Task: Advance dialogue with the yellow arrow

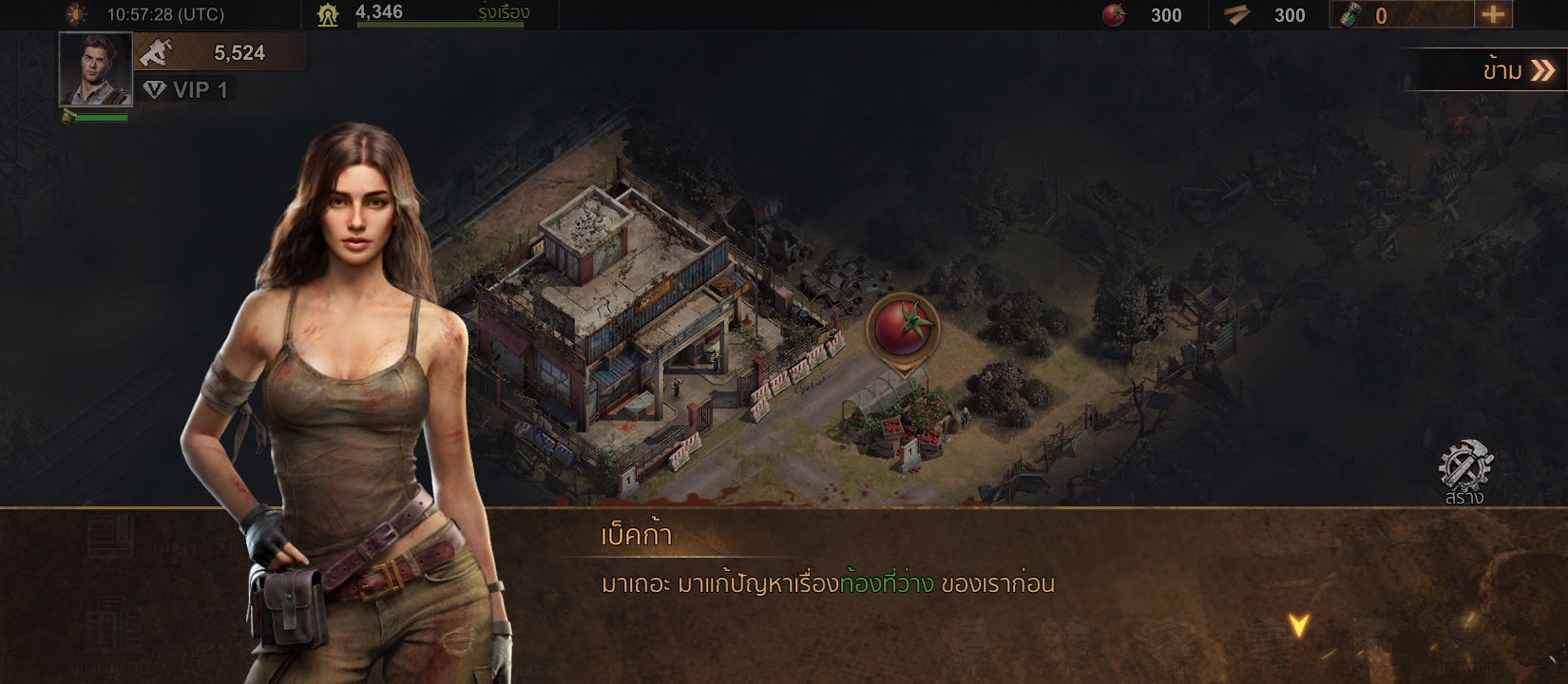Action: pos(1298,624)
